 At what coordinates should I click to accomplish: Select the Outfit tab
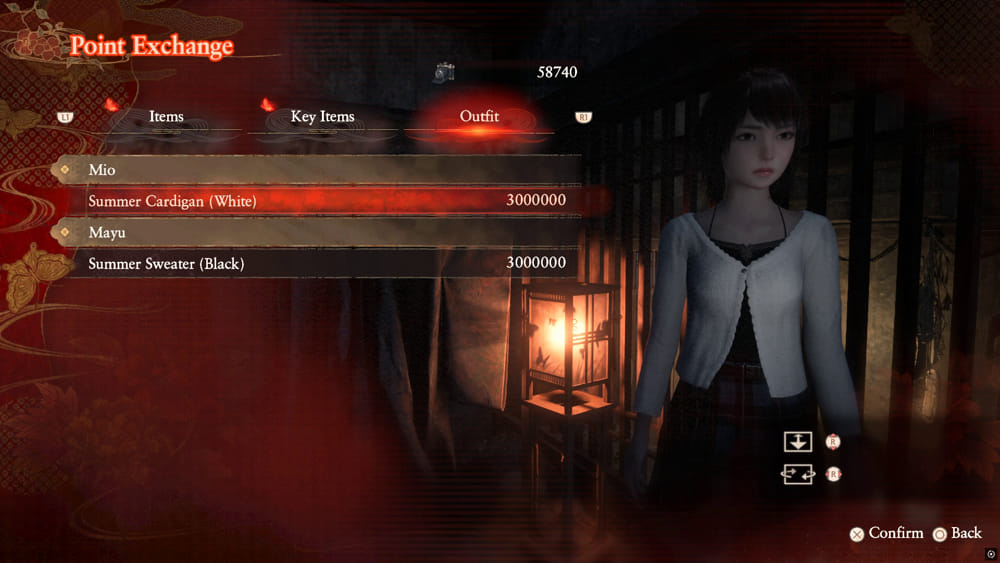(x=479, y=117)
